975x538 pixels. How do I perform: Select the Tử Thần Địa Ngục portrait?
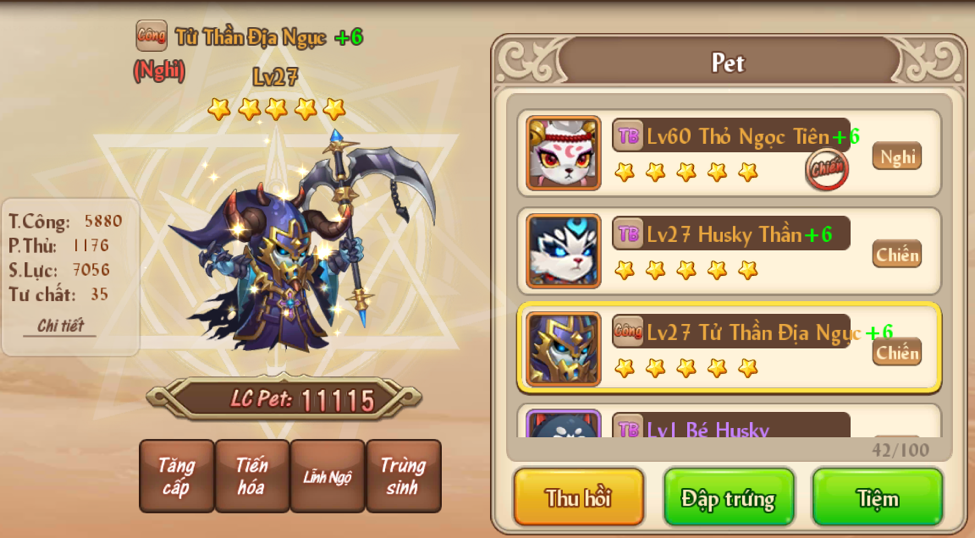[x=564, y=349]
